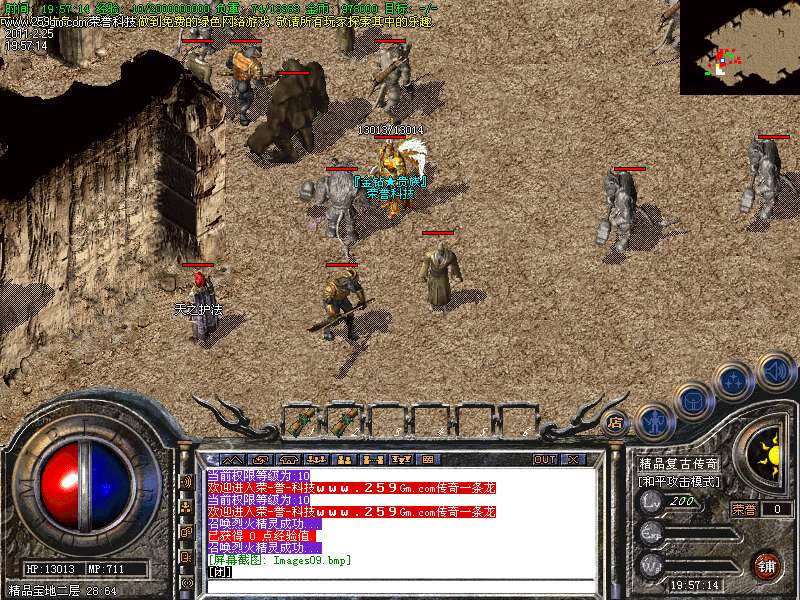Open the character equipment panel icon
The height and width of the screenshot is (600, 800).
(x=655, y=421)
